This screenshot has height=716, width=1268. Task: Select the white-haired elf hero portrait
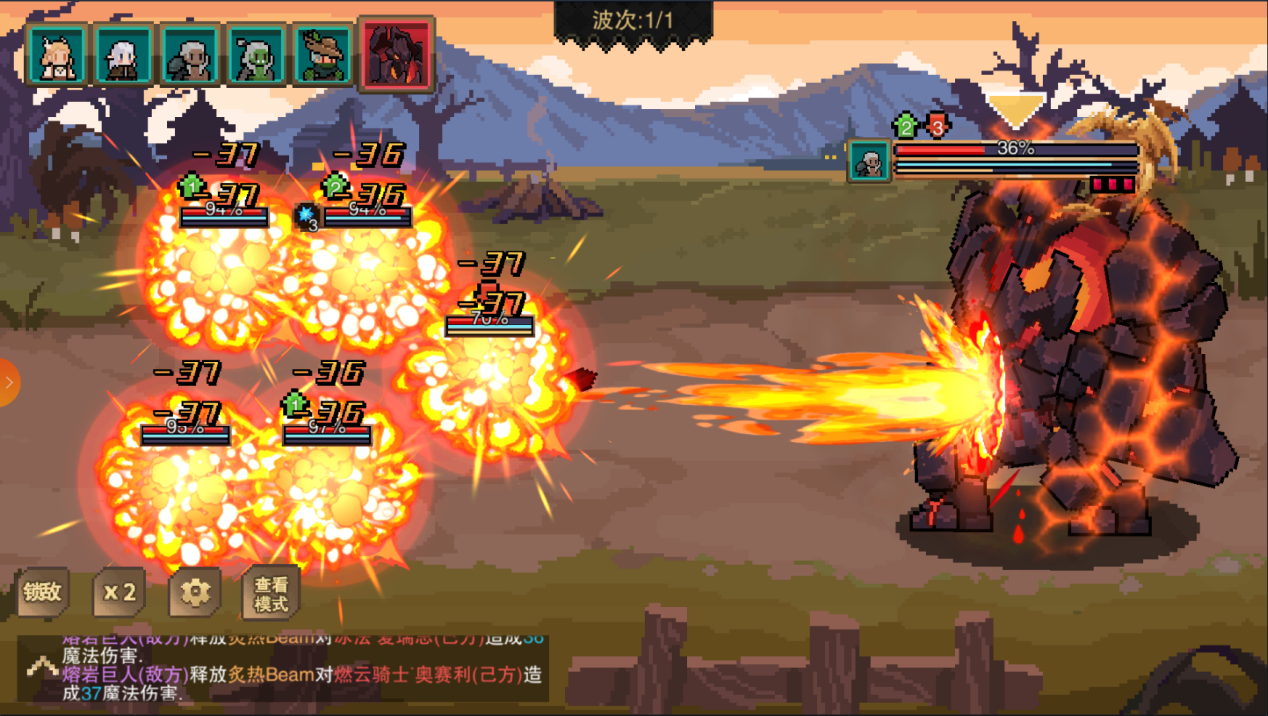[x=124, y=55]
